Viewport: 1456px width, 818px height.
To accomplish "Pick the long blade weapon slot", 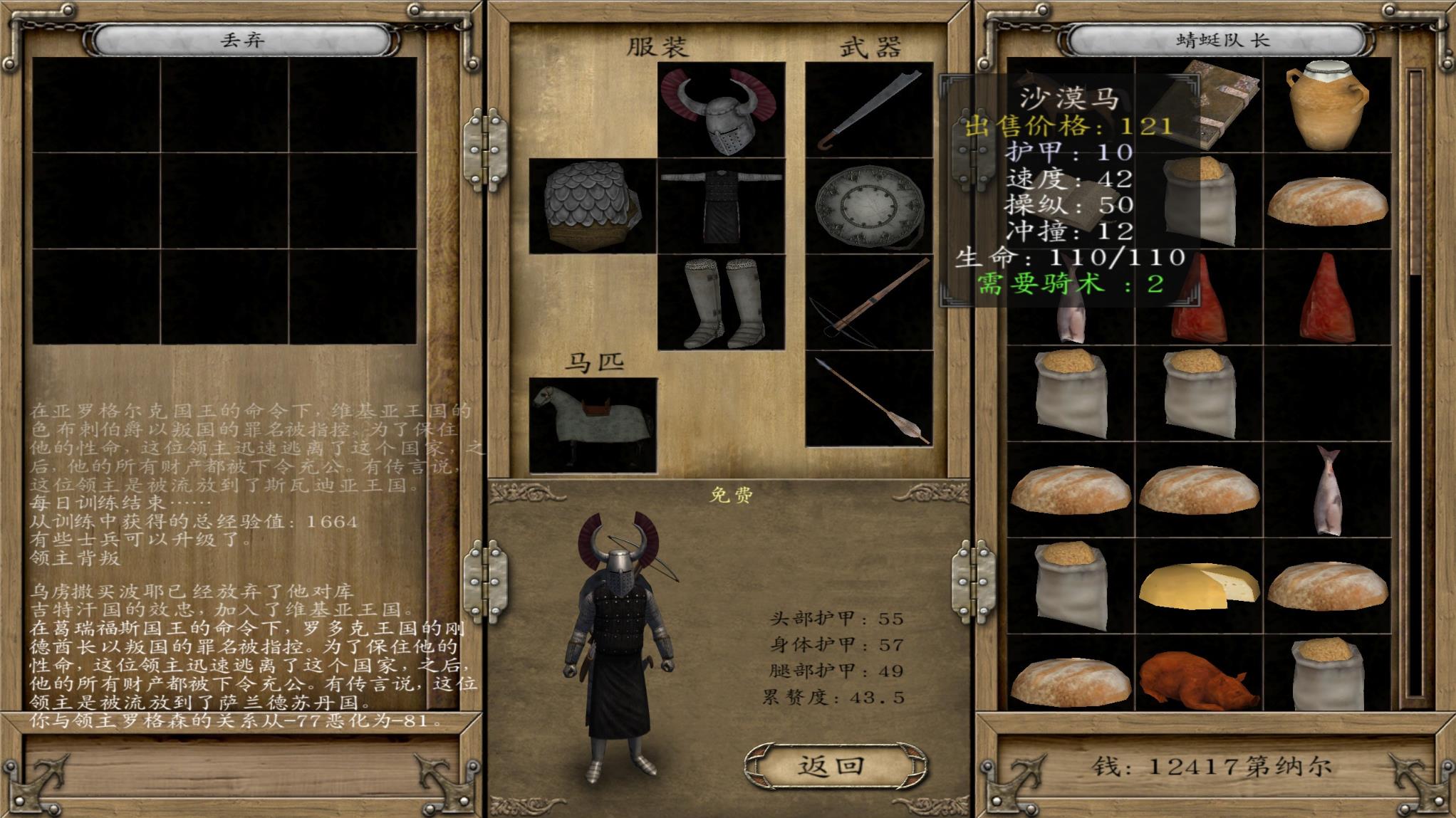I will (x=869, y=110).
